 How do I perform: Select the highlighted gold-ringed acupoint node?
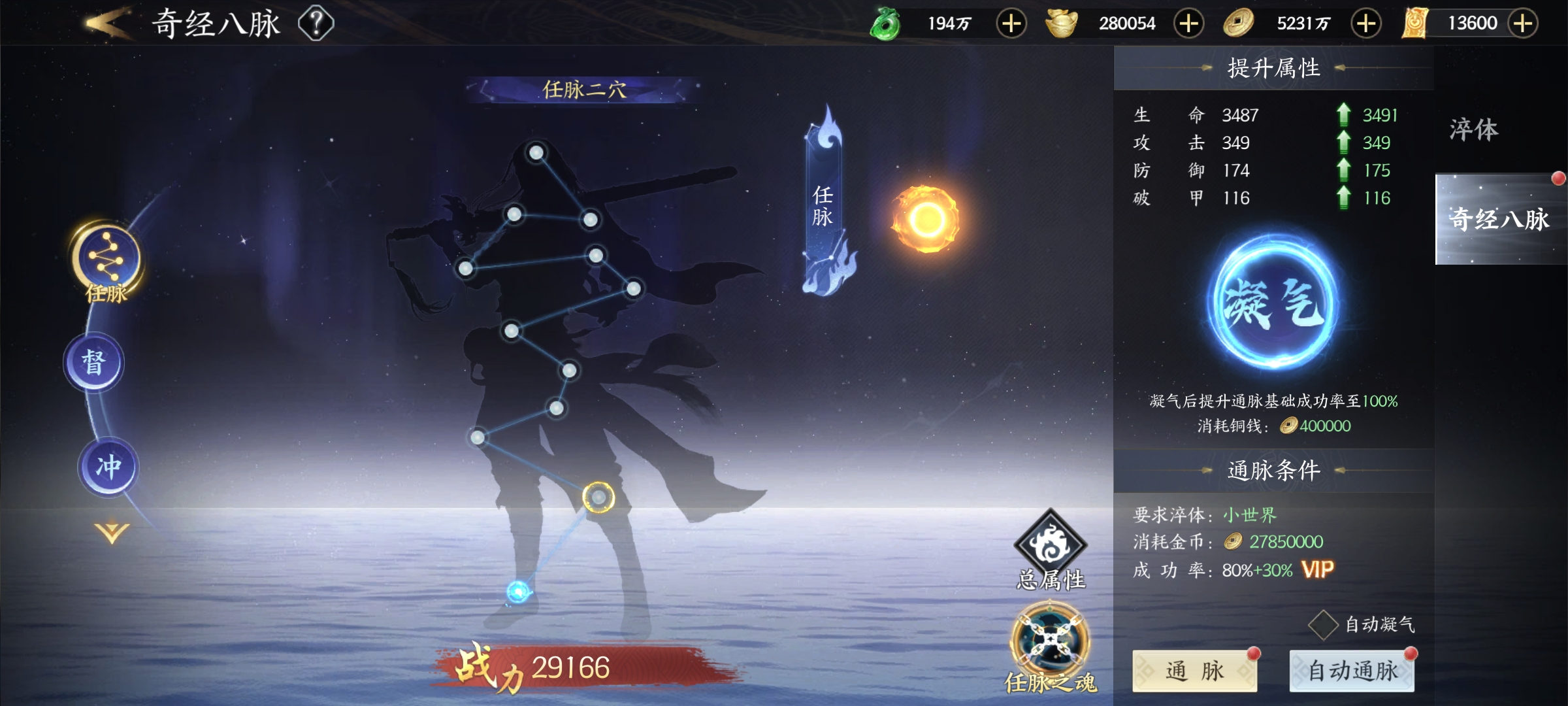pos(598,498)
